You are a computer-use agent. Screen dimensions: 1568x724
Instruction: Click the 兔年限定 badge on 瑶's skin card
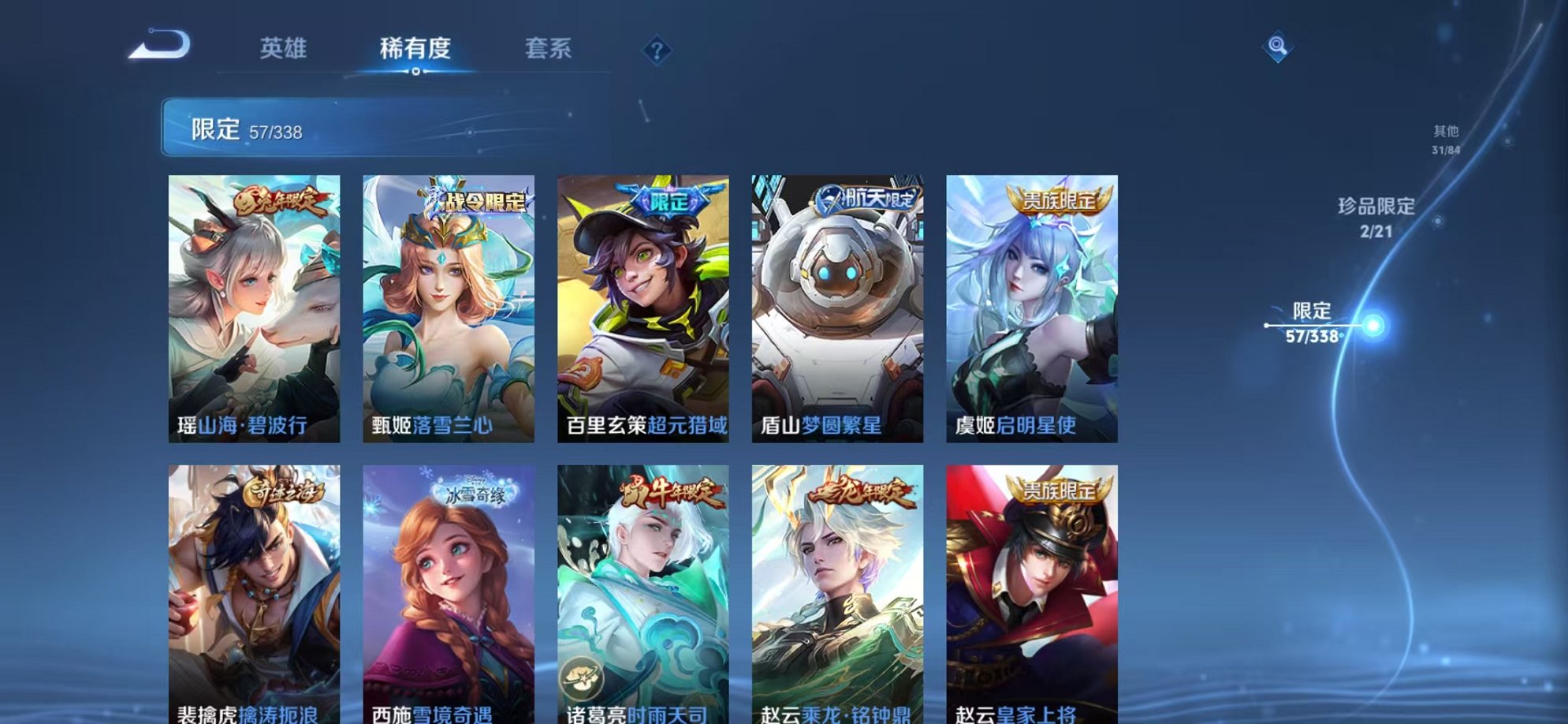(x=280, y=202)
